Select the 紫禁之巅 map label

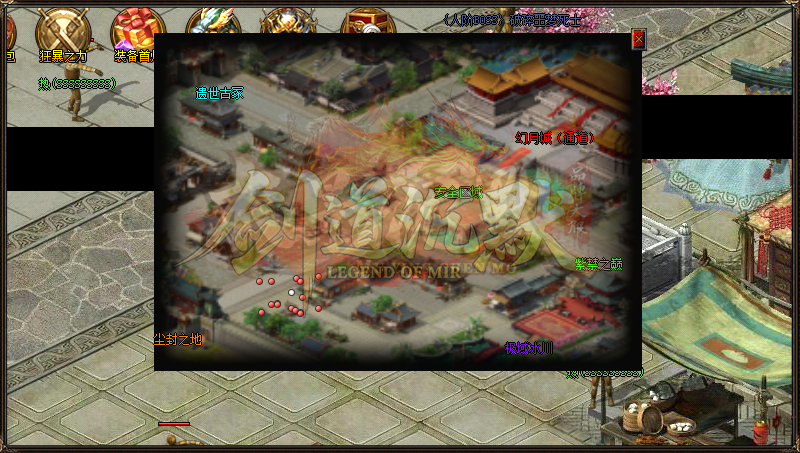(x=598, y=264)
